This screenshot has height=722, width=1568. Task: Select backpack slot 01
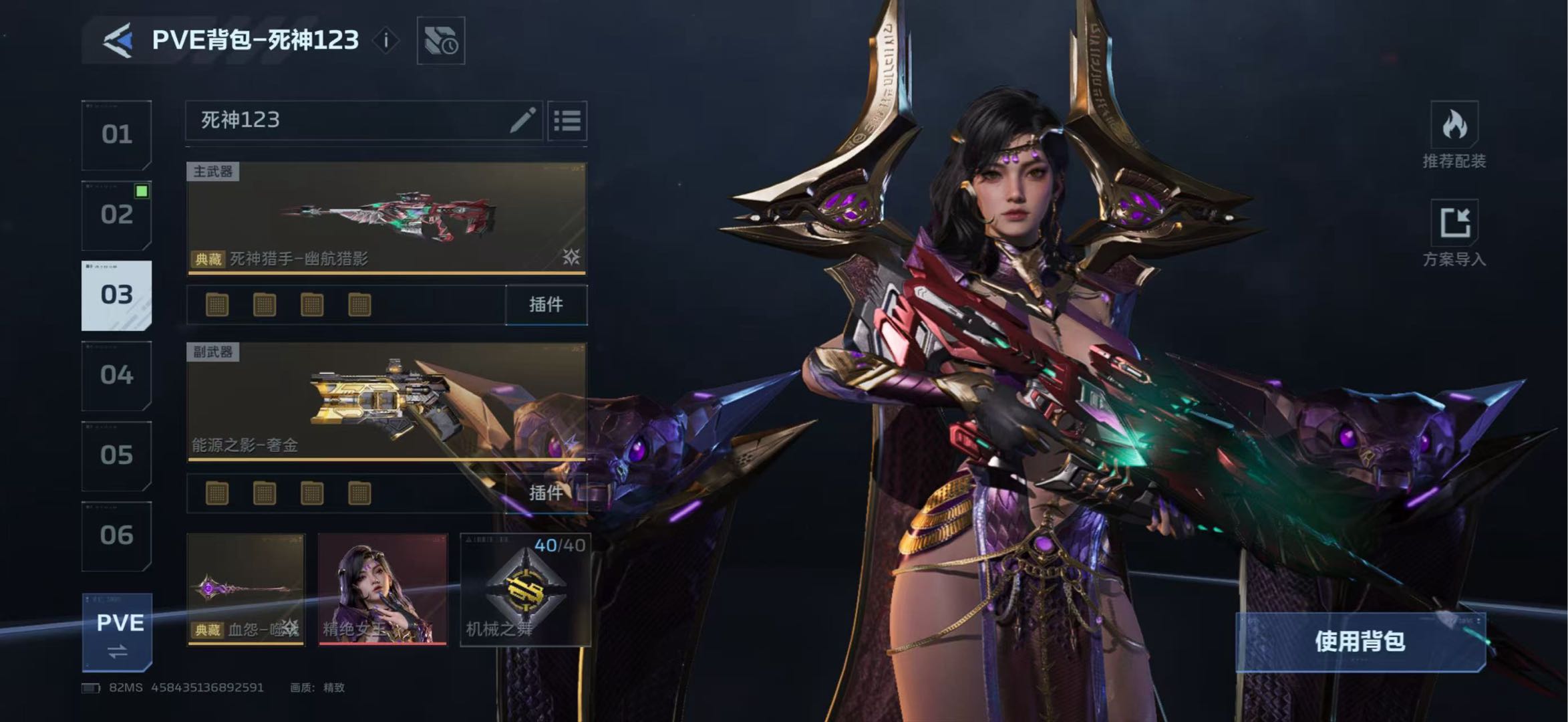pyautogui.click(x=117, y=135)
